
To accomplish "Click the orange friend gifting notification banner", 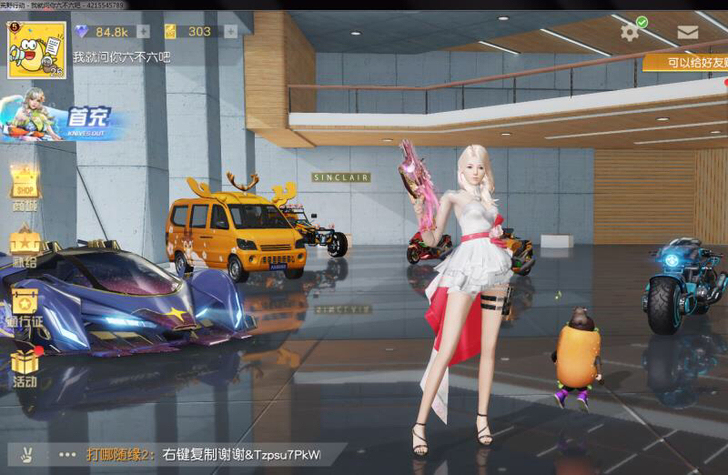I will (x=686, y=63).
